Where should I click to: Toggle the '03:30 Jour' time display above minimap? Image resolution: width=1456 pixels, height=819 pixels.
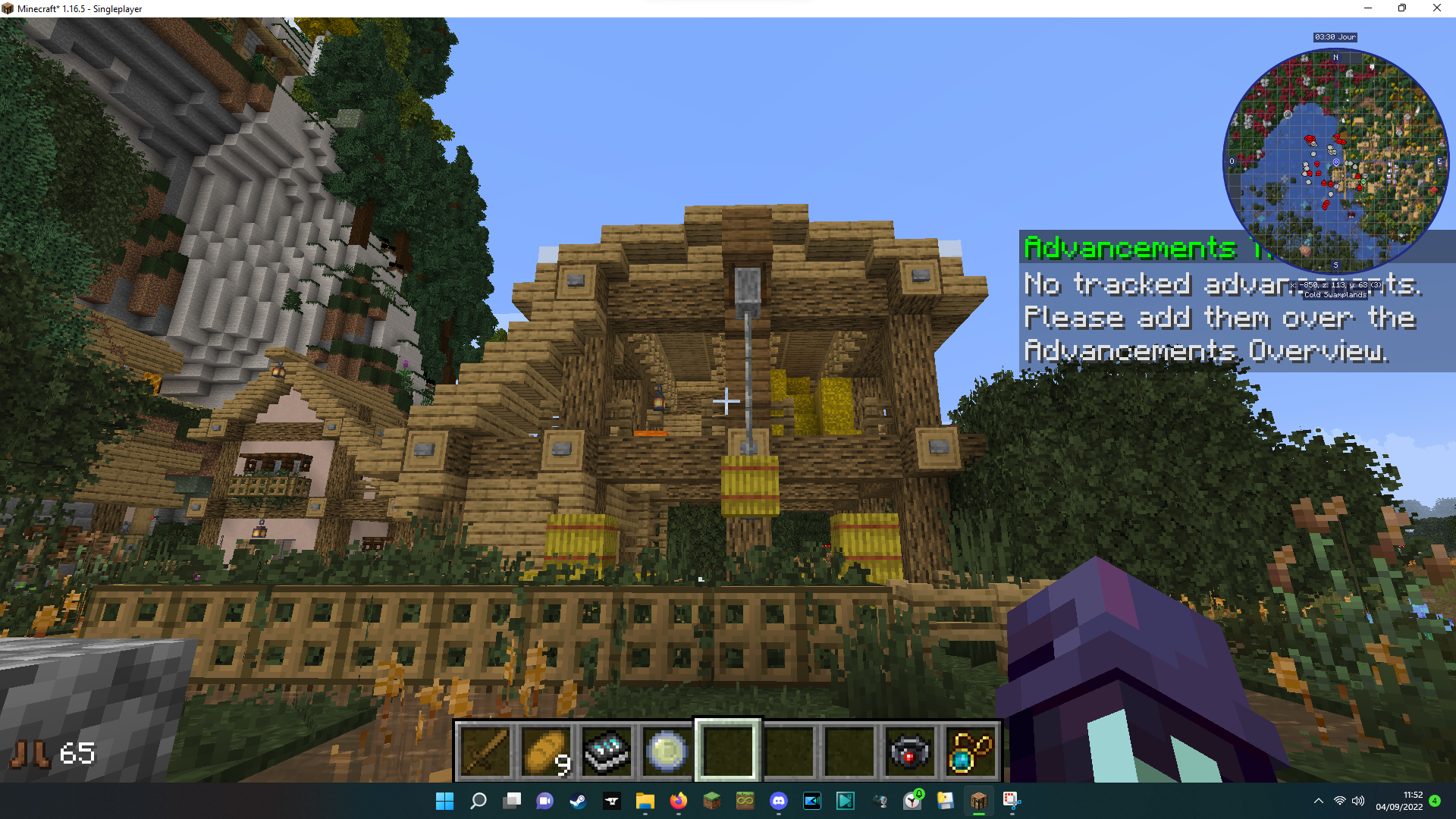pyautogui.click(x=1335, y=36)
